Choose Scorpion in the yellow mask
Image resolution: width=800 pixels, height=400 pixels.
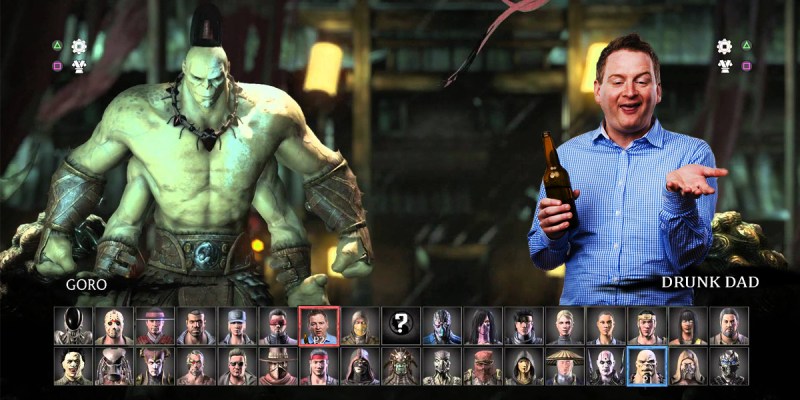[x=360, y=325]
